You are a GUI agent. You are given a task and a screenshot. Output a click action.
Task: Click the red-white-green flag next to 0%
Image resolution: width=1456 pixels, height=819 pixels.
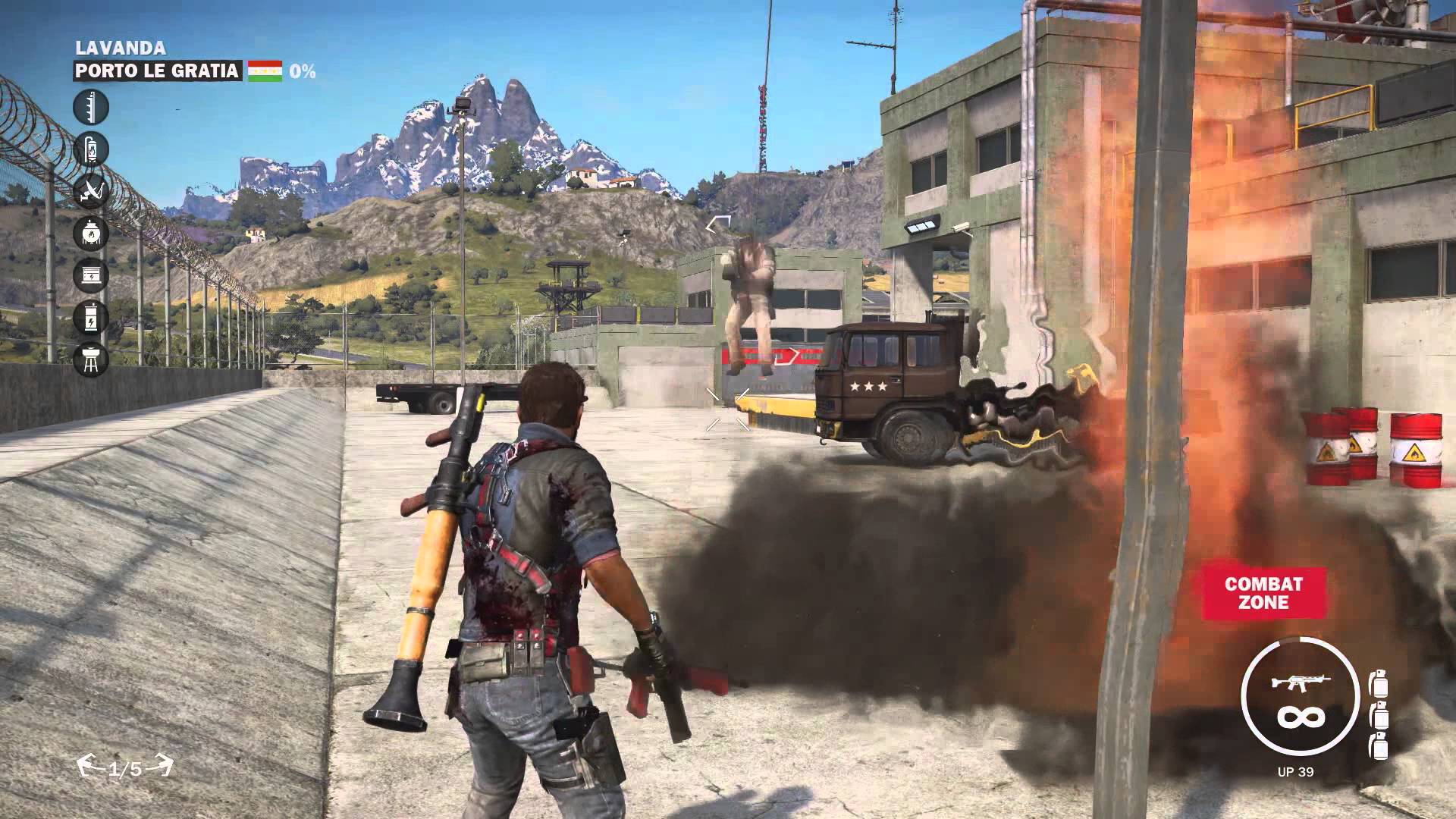click(x=265, y=71)
